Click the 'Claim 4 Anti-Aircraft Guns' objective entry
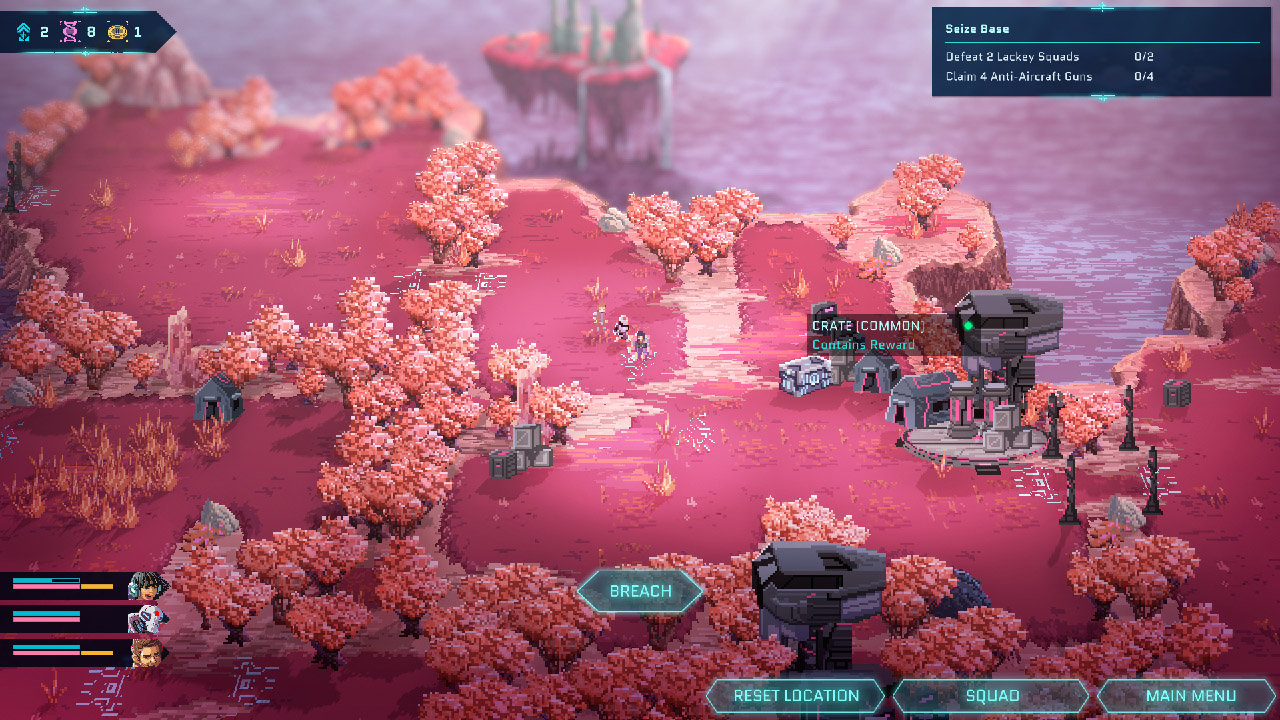The height and width of the screenshot is (720, 1280). [1019, 76]
